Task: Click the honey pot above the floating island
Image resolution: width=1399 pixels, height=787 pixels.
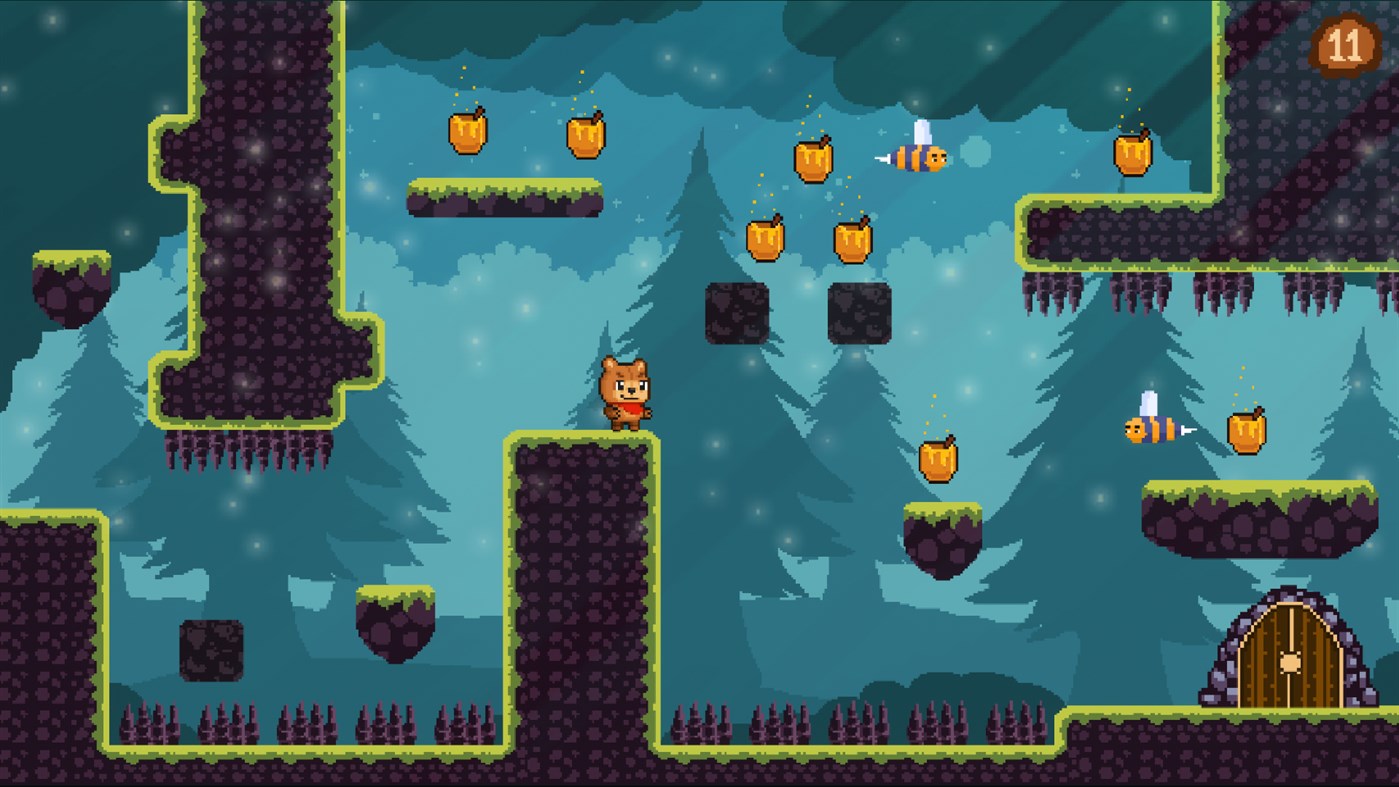Action: [x=938, y=455]
